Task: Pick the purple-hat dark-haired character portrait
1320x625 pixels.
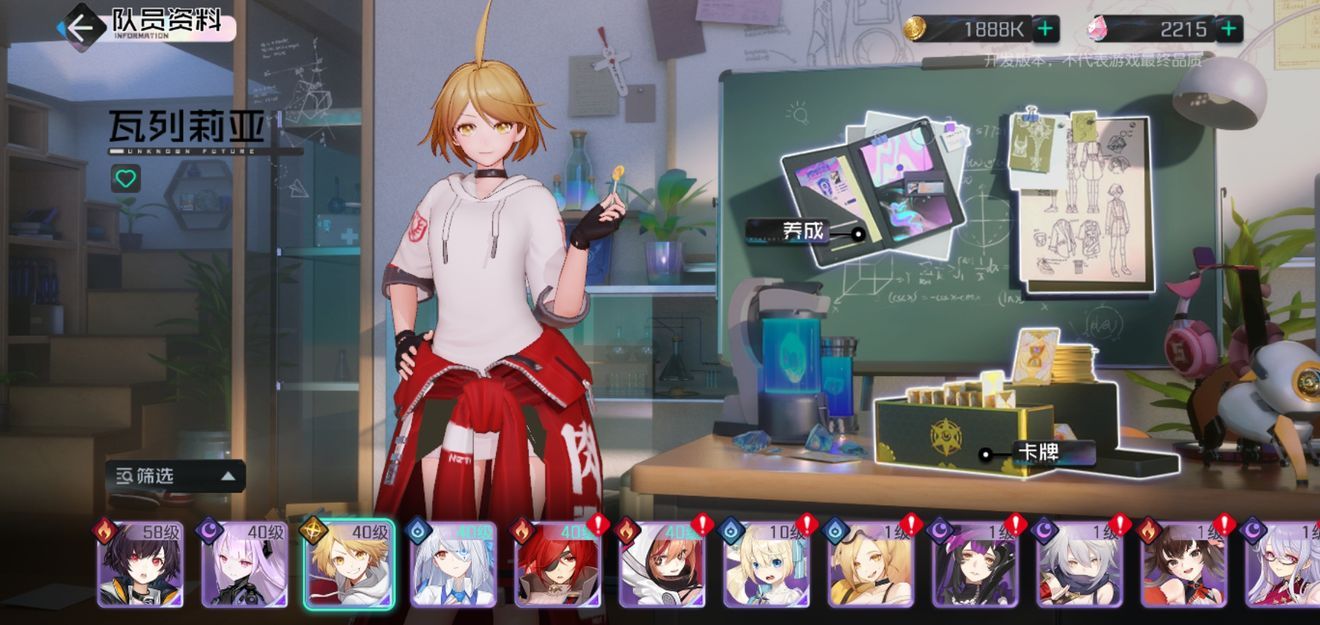Action: click(975, 566)
